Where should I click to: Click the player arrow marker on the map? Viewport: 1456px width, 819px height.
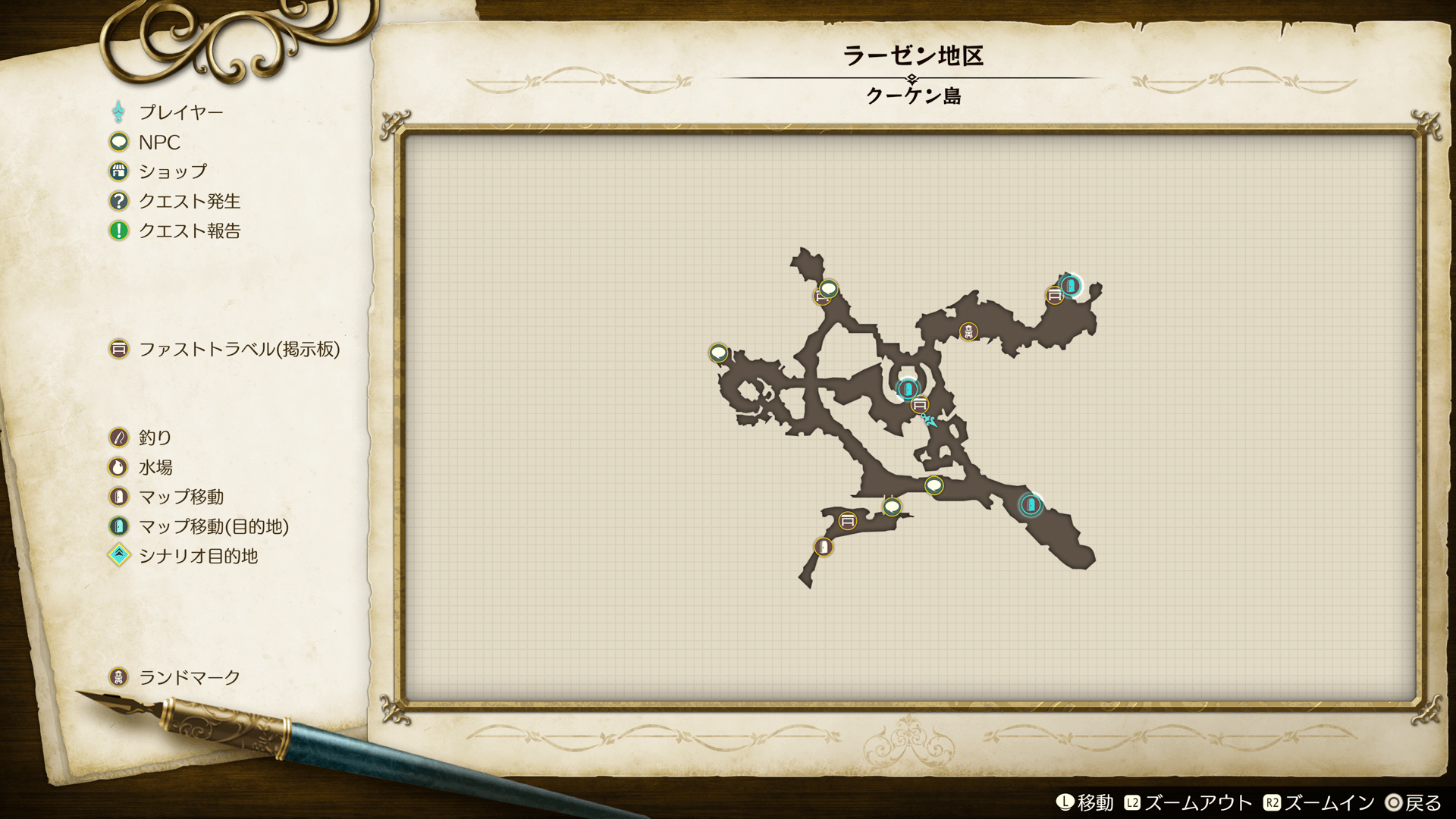point(929,420)
